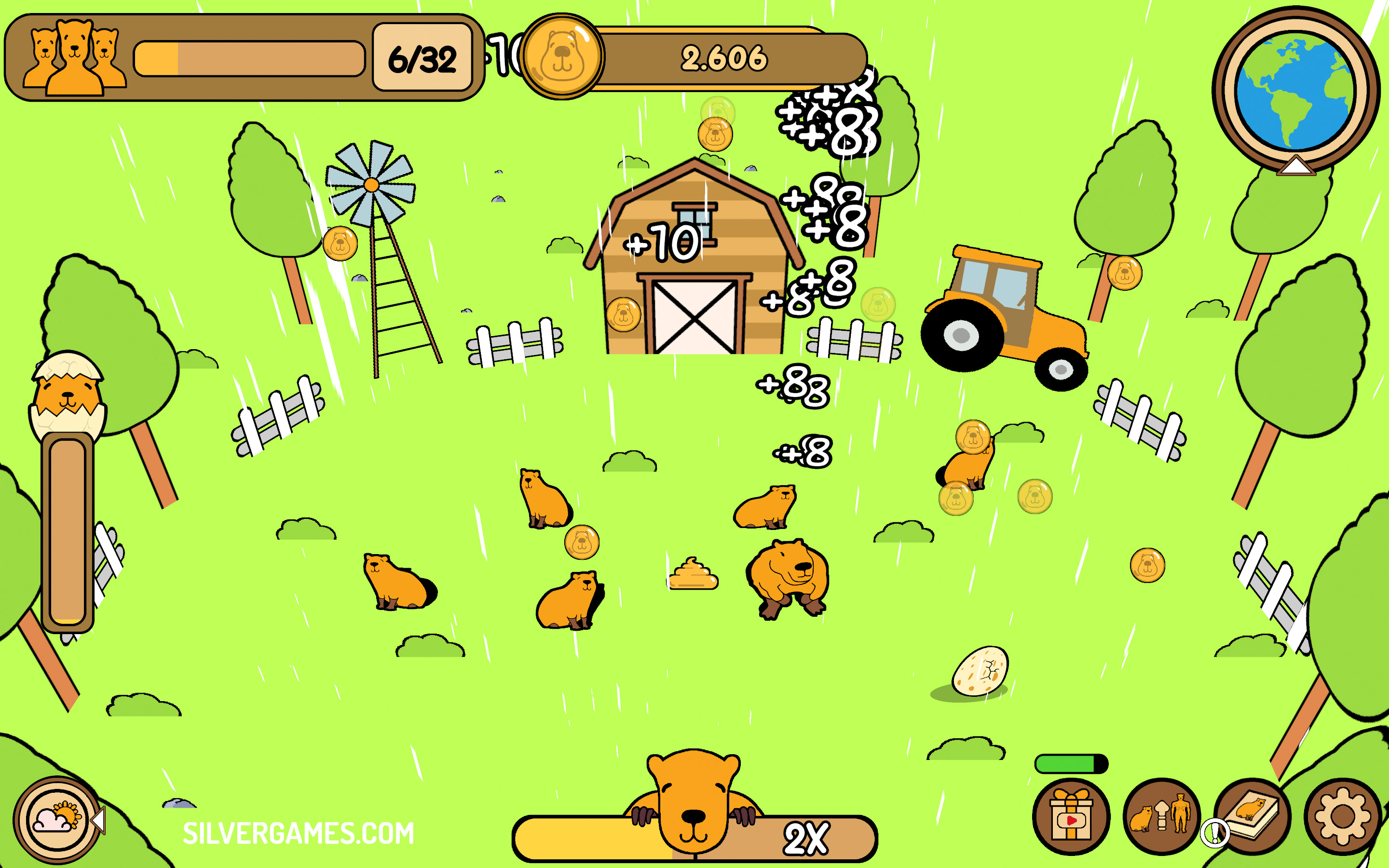Click the hatching capybara egg icon
1389x868 pixels.
(x=68, y=395)
